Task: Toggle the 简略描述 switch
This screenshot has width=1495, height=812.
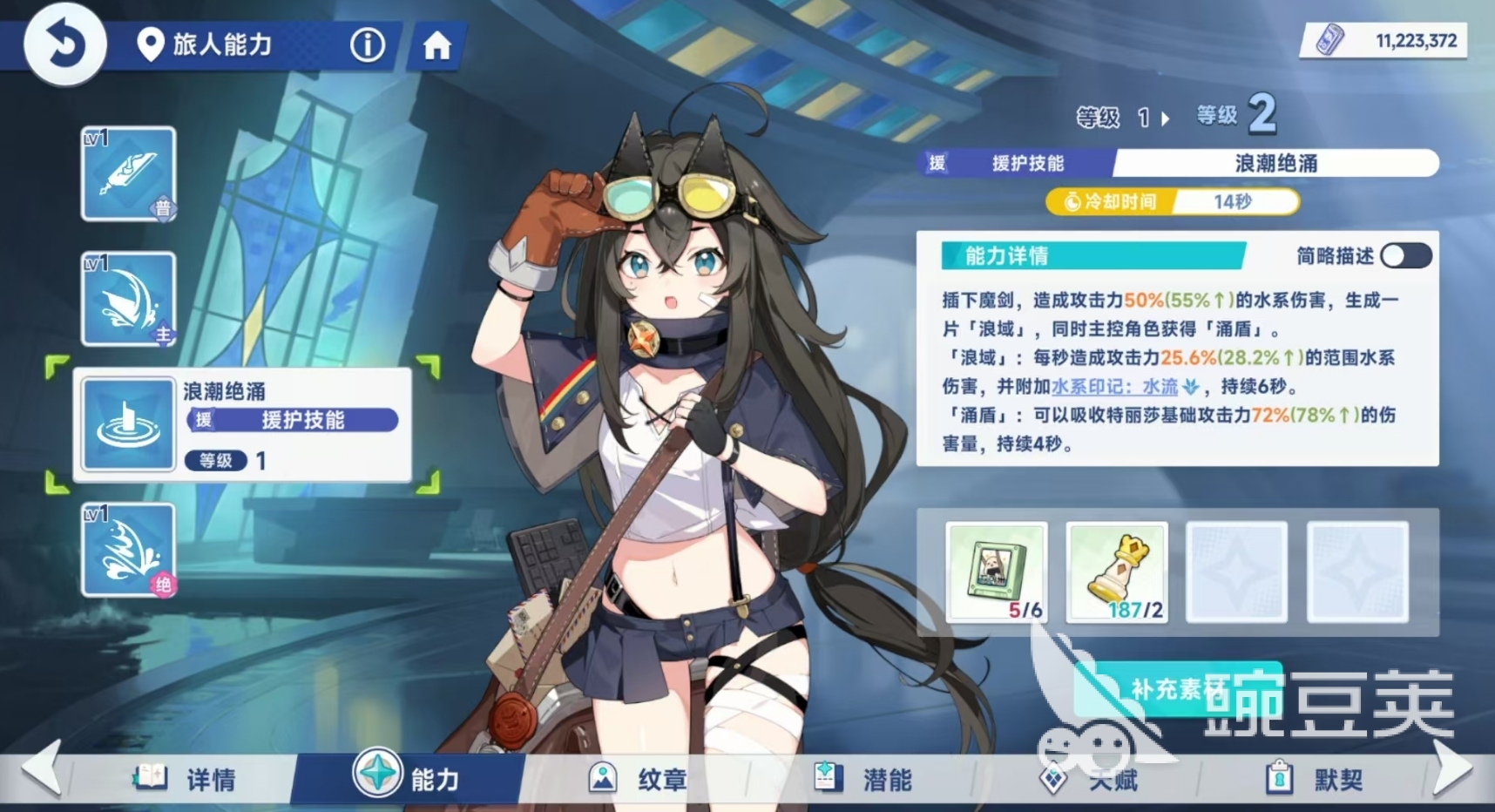Action: [1404, 255]
